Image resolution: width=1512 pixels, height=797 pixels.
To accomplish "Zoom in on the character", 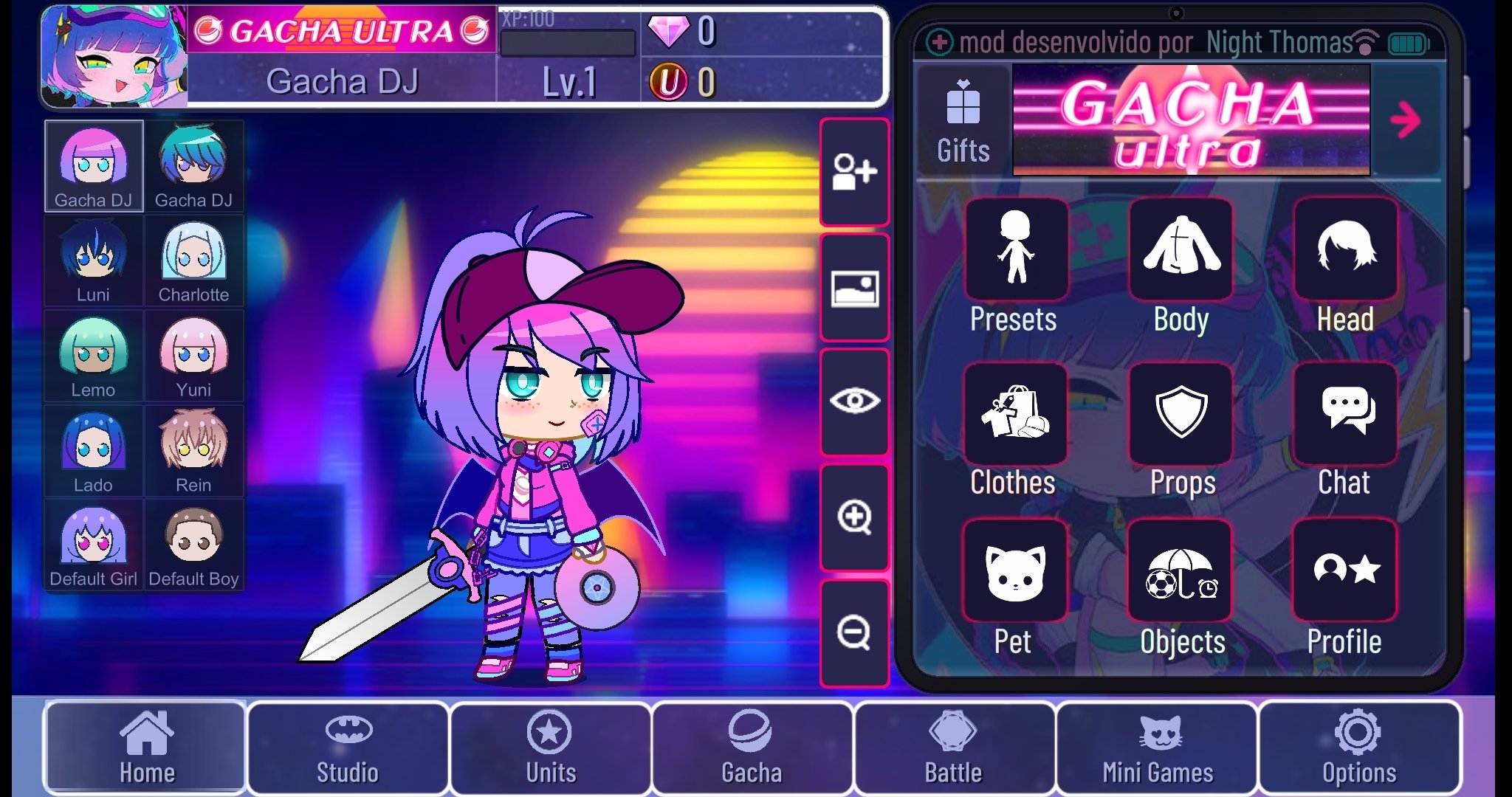I will click(x=854, y=519).
